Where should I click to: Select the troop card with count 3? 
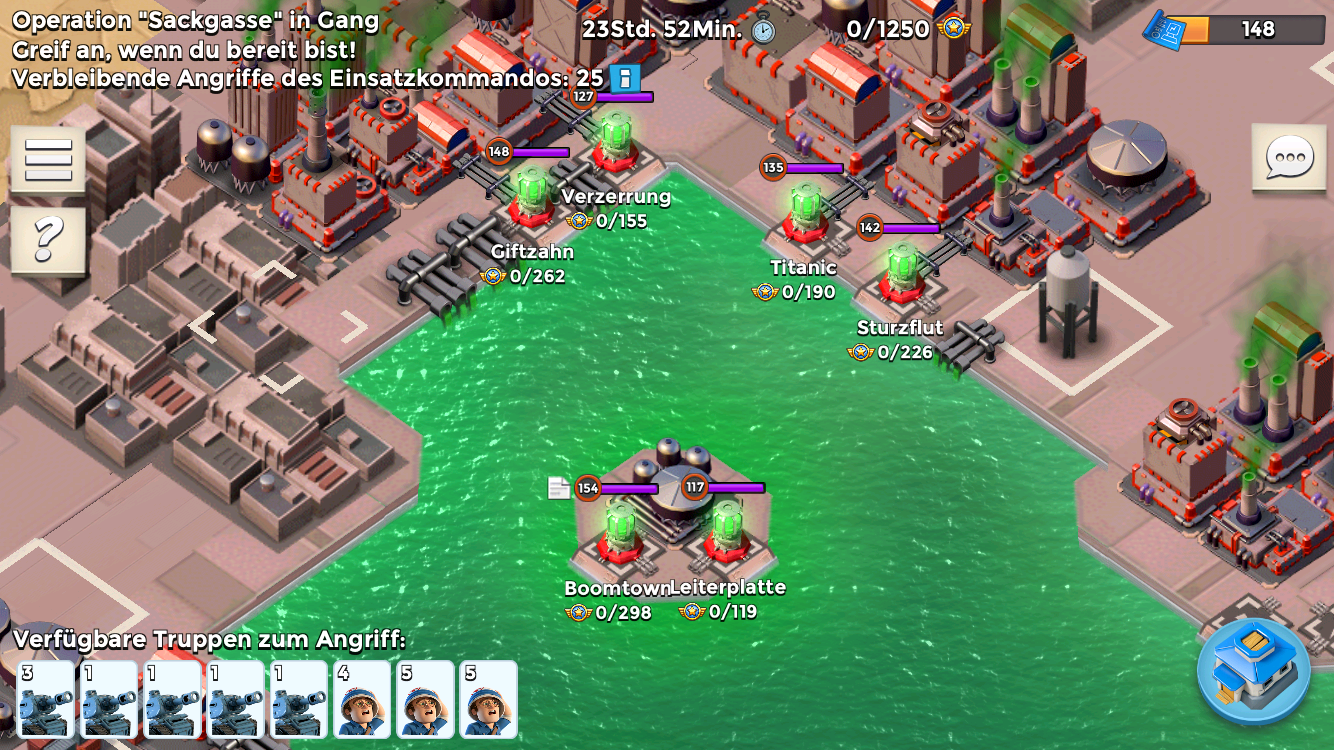click(47, 699)
